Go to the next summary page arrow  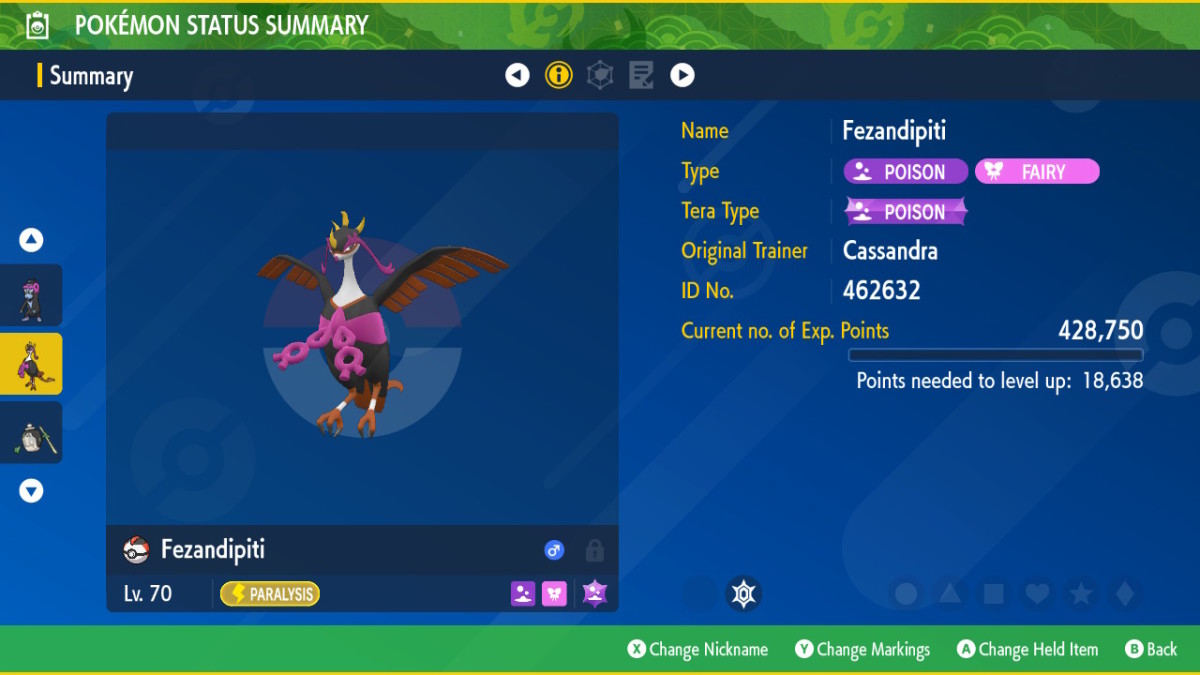pos(682,75)
